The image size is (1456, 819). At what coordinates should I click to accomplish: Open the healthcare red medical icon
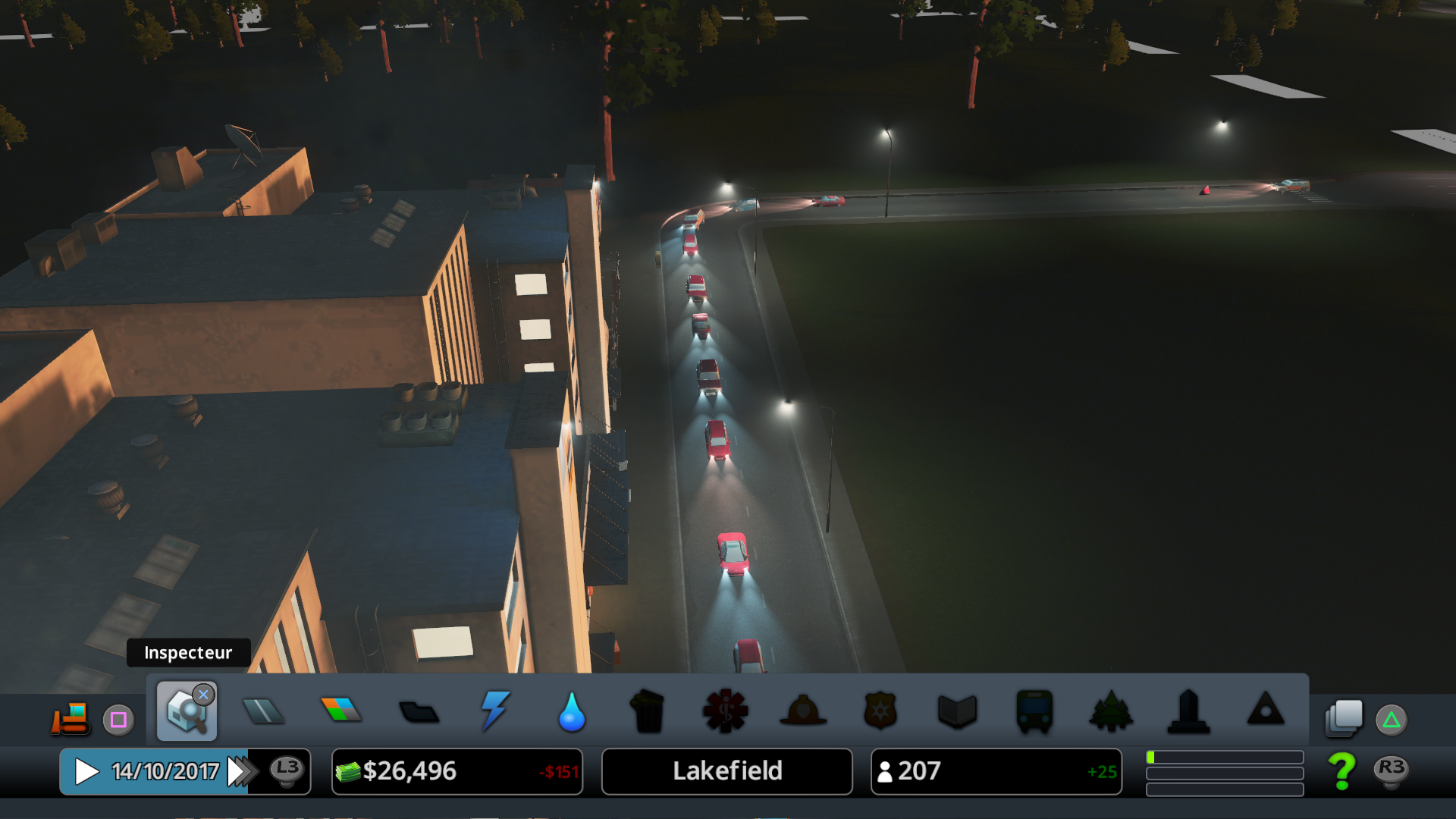pyautogui.click(x=726, y=711)
